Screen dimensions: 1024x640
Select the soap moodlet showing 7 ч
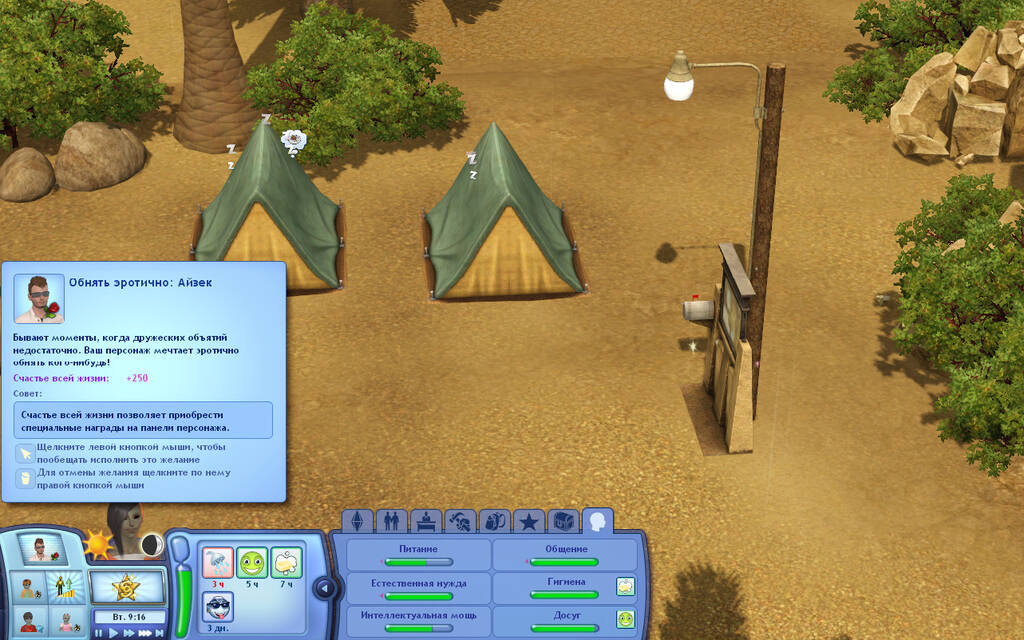[x=286, y=562]
